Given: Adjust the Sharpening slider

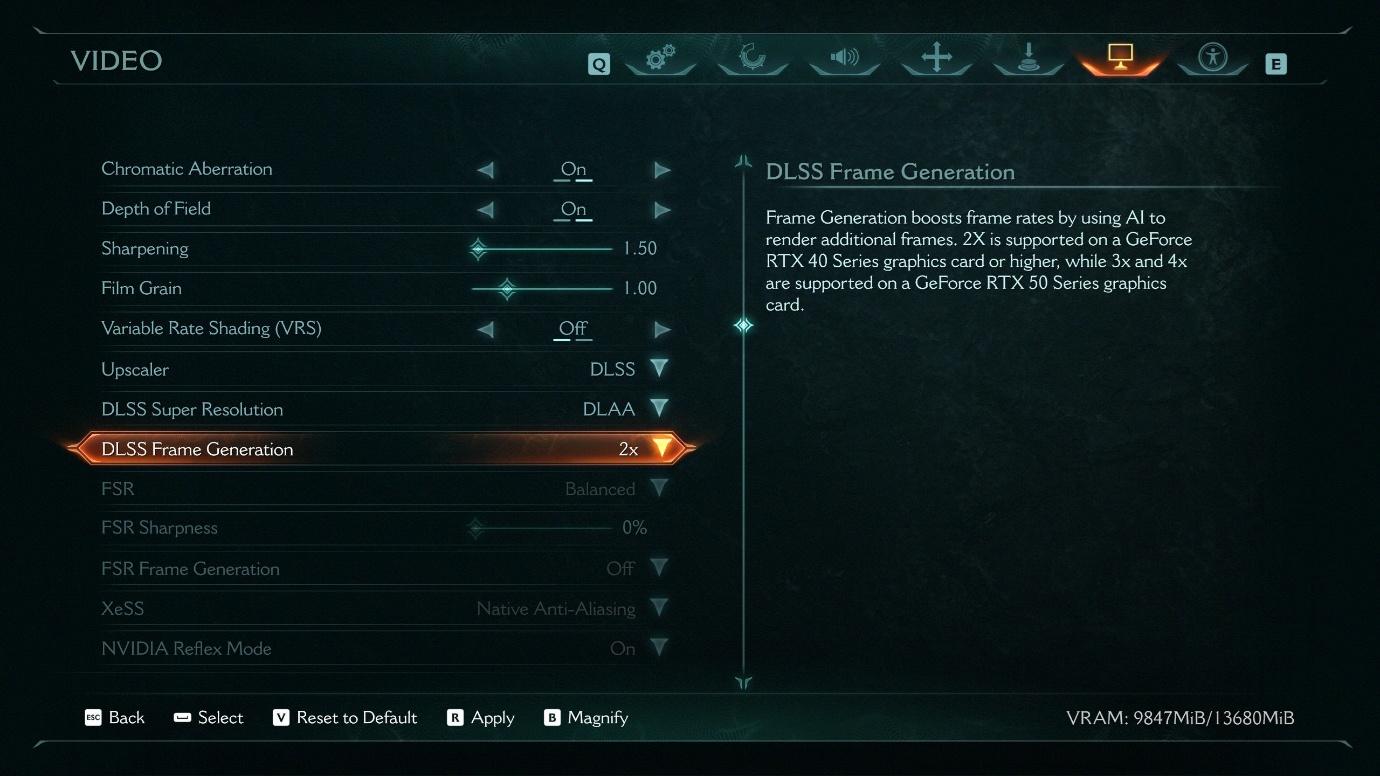Looking at the screenshot, I should 479,249.
